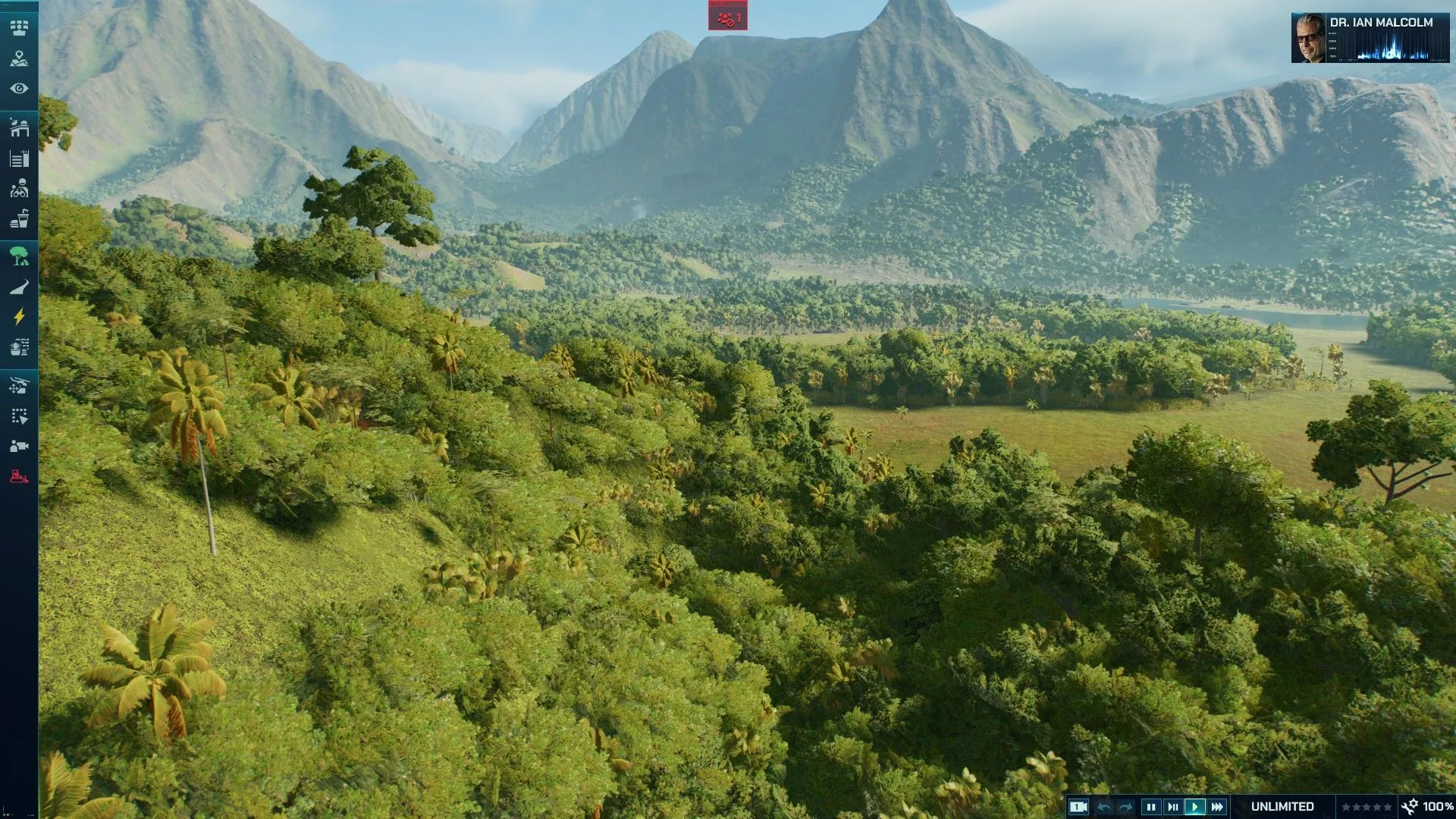Toggle the park overlay eye view
1456x819 pixels.
coord(20,87)
